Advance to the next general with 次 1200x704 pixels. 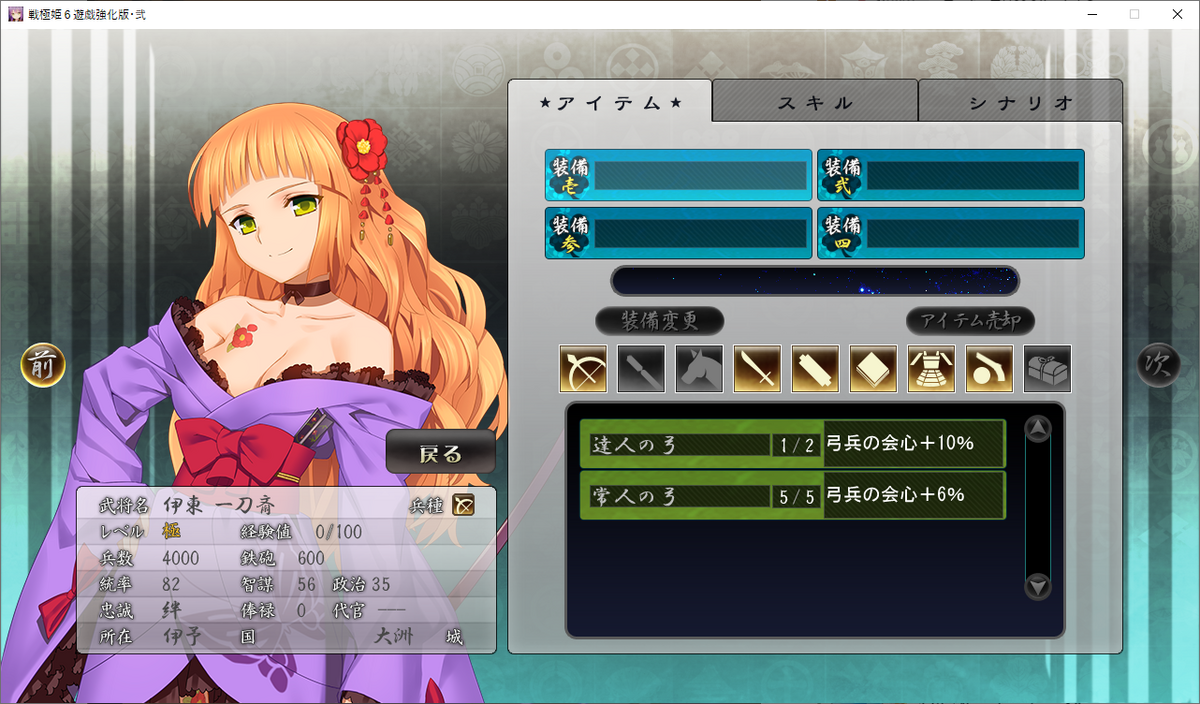[x=1158, y=365]
